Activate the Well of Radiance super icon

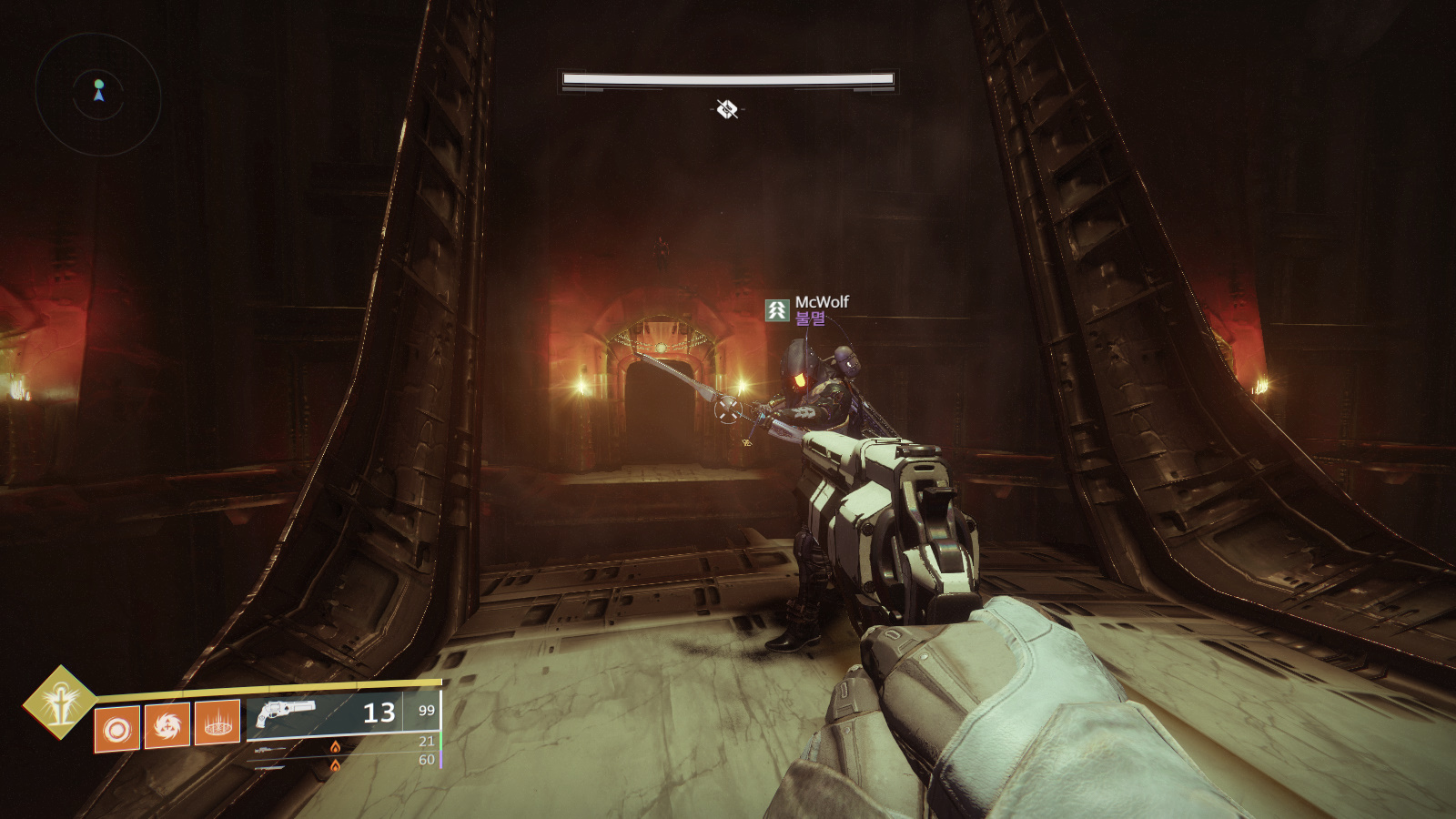(x=60, y=702)
